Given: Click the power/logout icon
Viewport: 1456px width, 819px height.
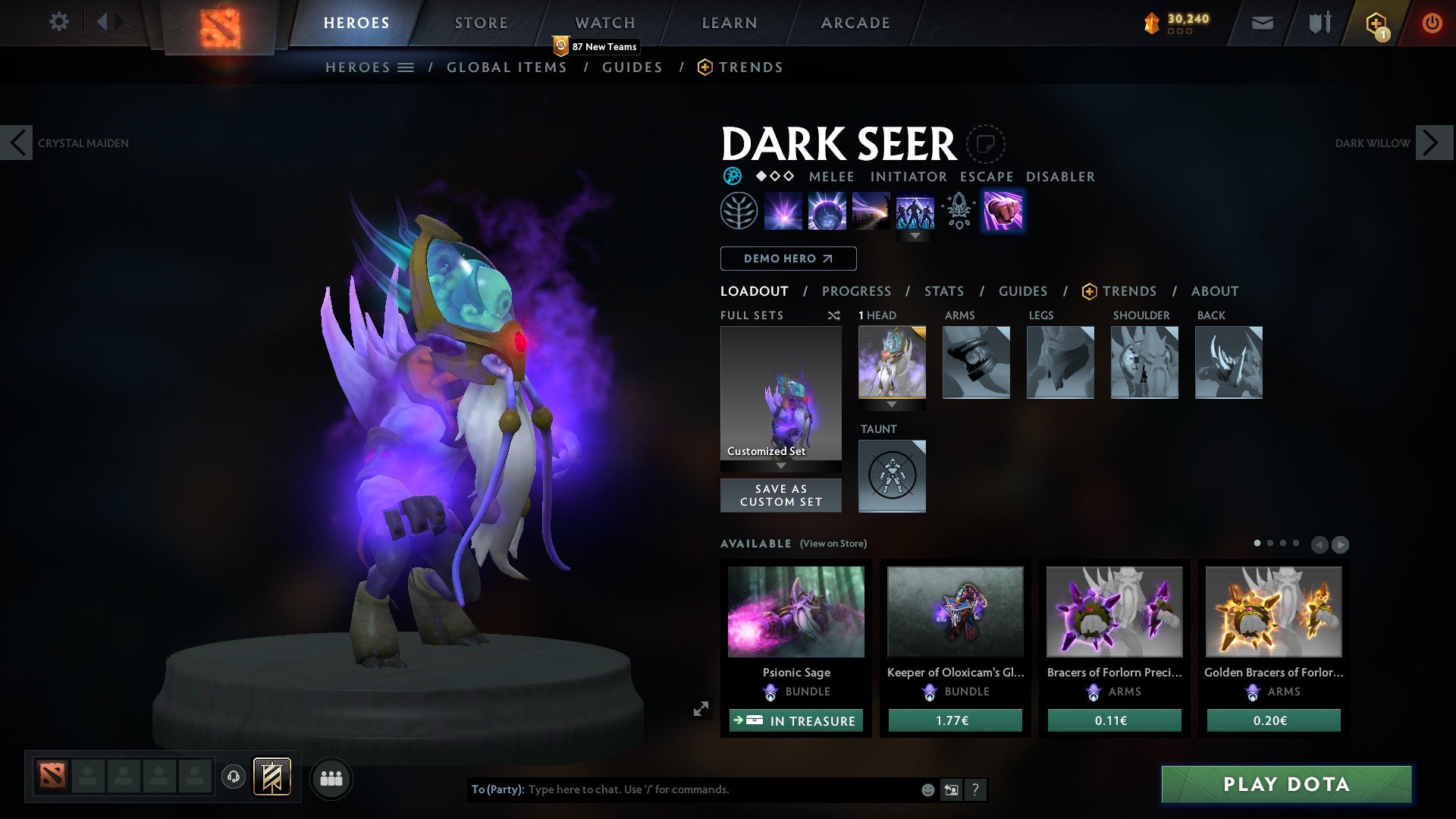Looking at the screenshot, I should (1432, 23).
